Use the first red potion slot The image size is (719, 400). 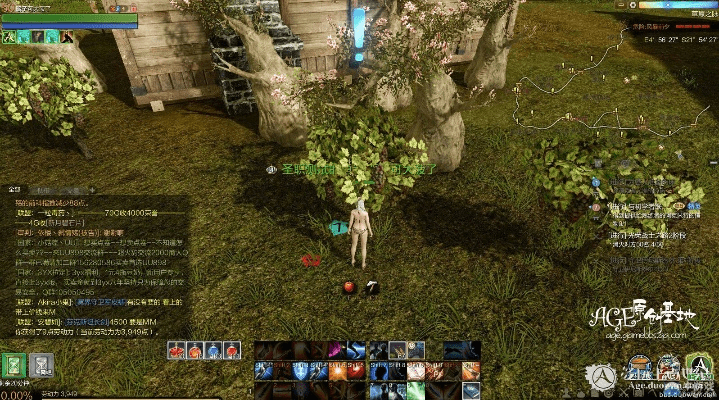click(176, 350)
